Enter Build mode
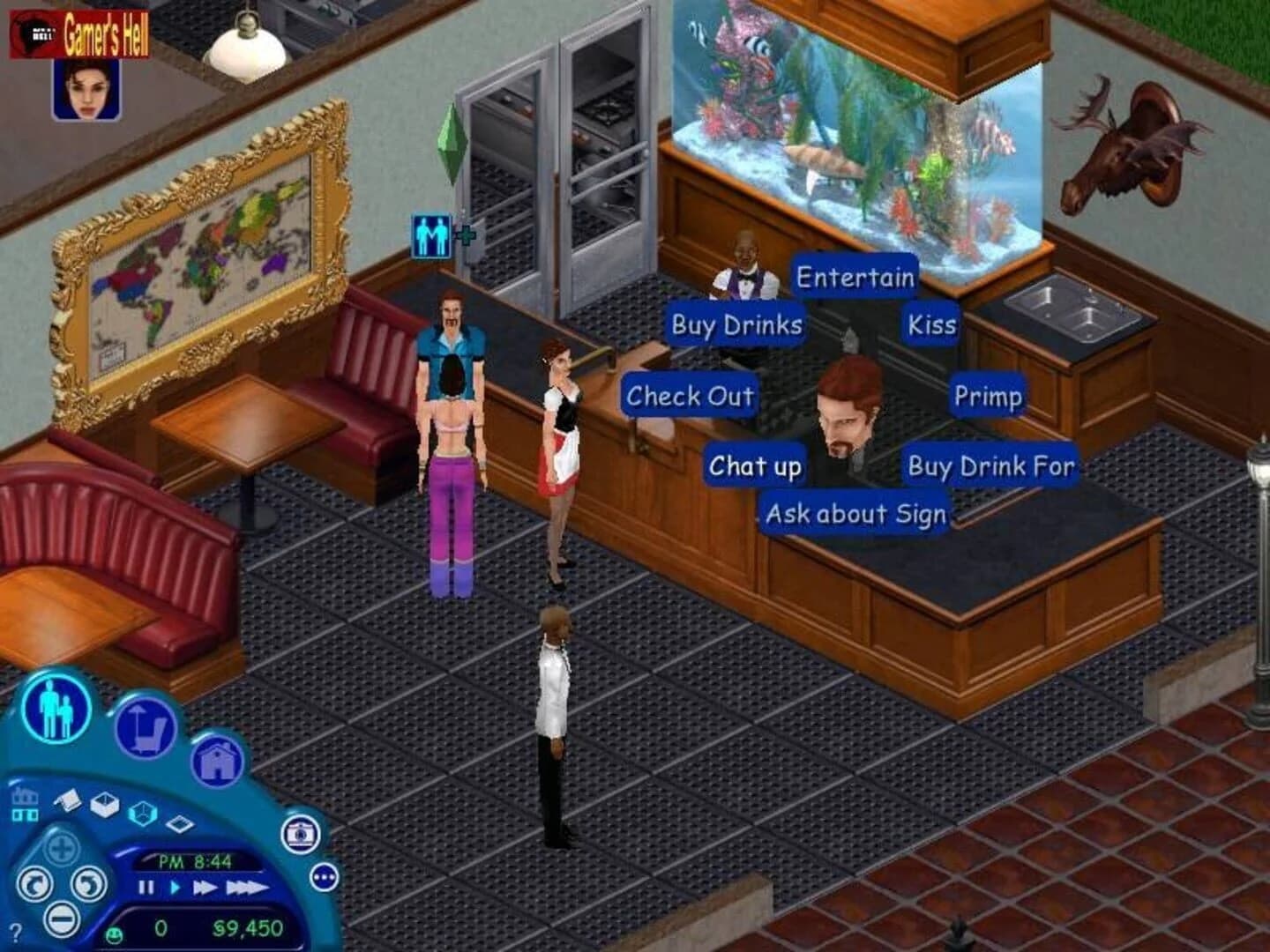Screen dimensions: 1270x952 pos(217,762)
